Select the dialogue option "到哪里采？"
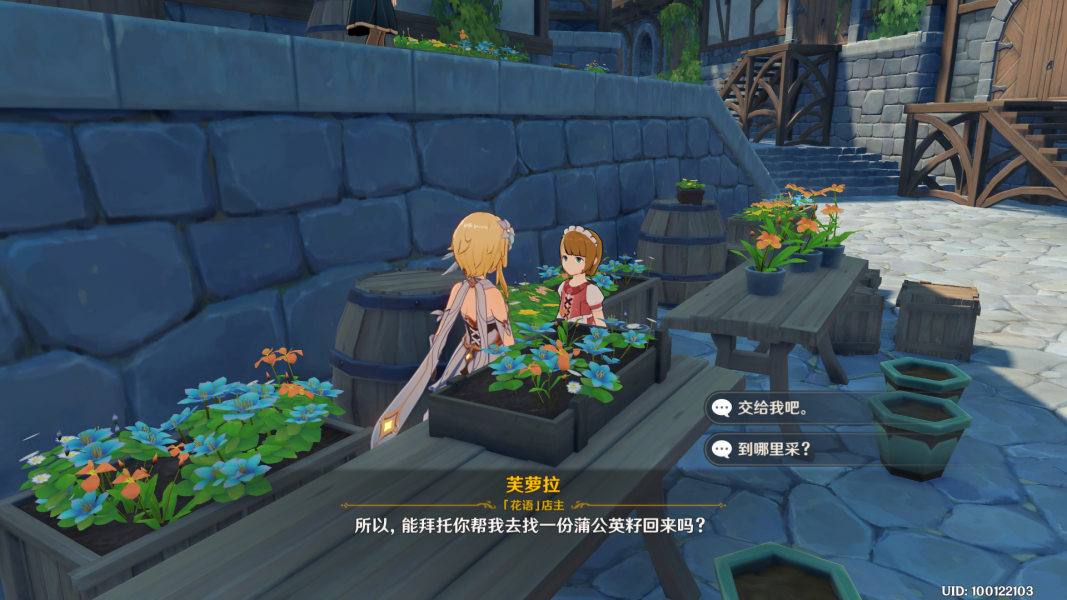The width and height of the screenshot is (1067, 600). (775, 449)
